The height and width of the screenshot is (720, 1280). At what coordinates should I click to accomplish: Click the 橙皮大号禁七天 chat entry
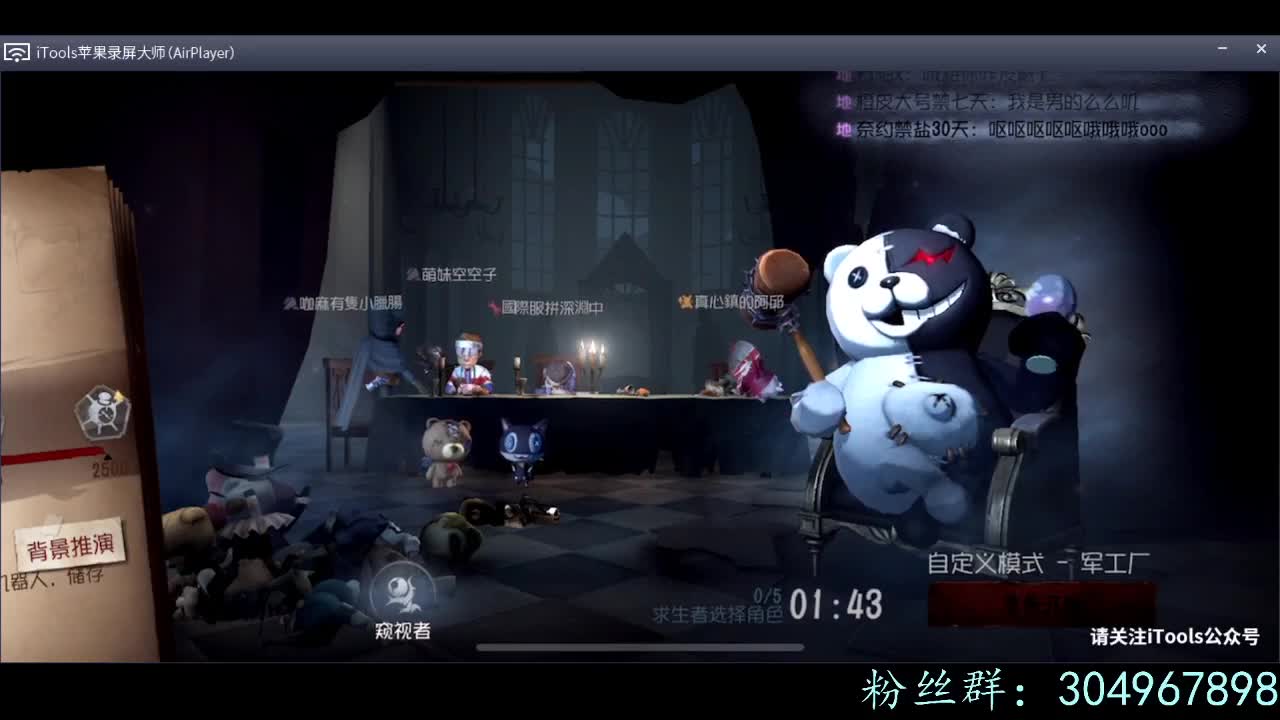[x=1000, y=100]
